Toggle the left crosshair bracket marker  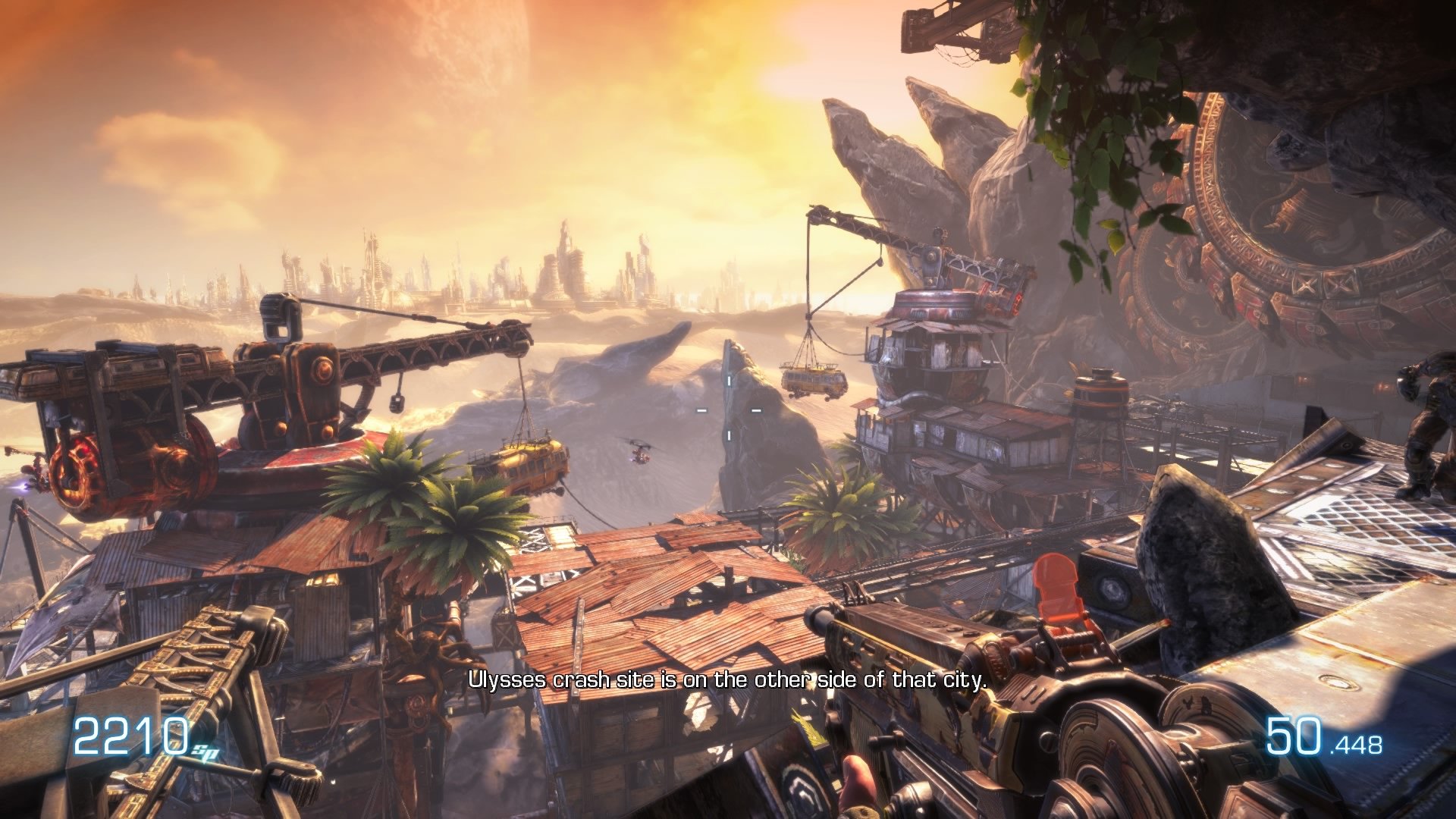(701, 411)
